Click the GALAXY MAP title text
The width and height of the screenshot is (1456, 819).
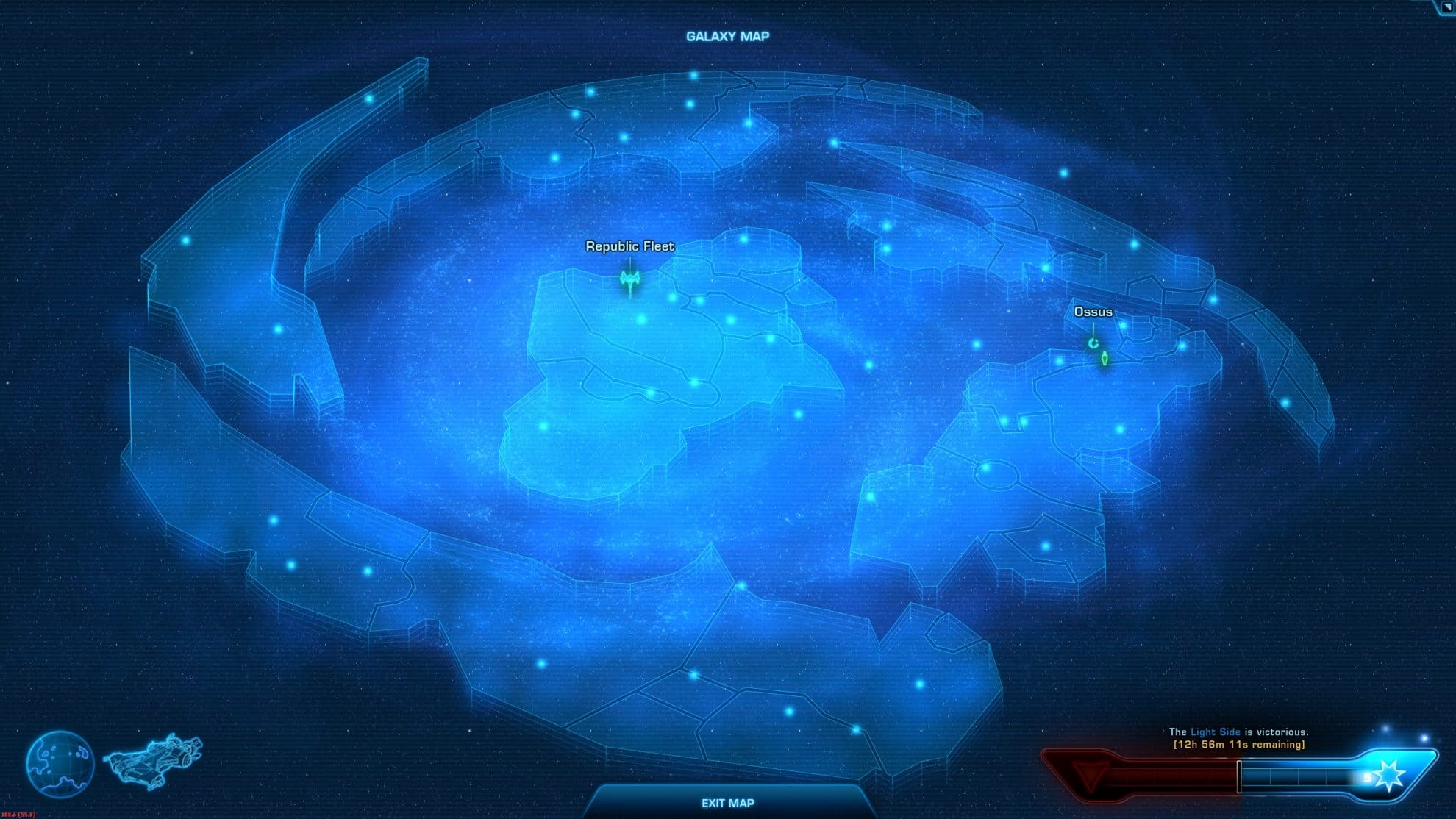727,34
